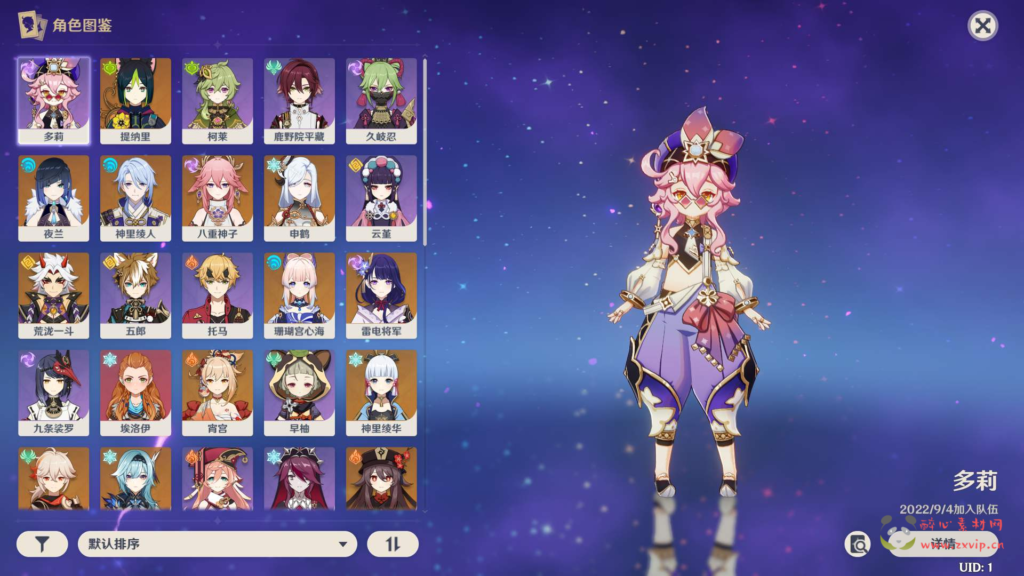Pick the Shikanoin Heizou portrait
This screenshot has width=1024, height=576.
[300, 98]
